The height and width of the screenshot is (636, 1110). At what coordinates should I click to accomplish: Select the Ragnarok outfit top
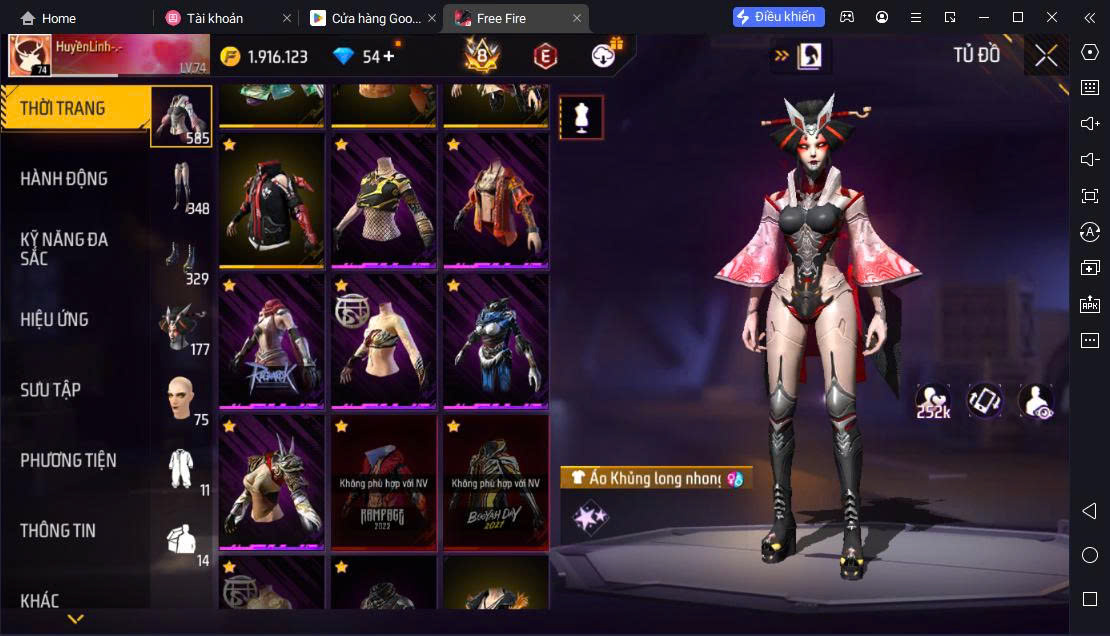[x=271, y=341]
